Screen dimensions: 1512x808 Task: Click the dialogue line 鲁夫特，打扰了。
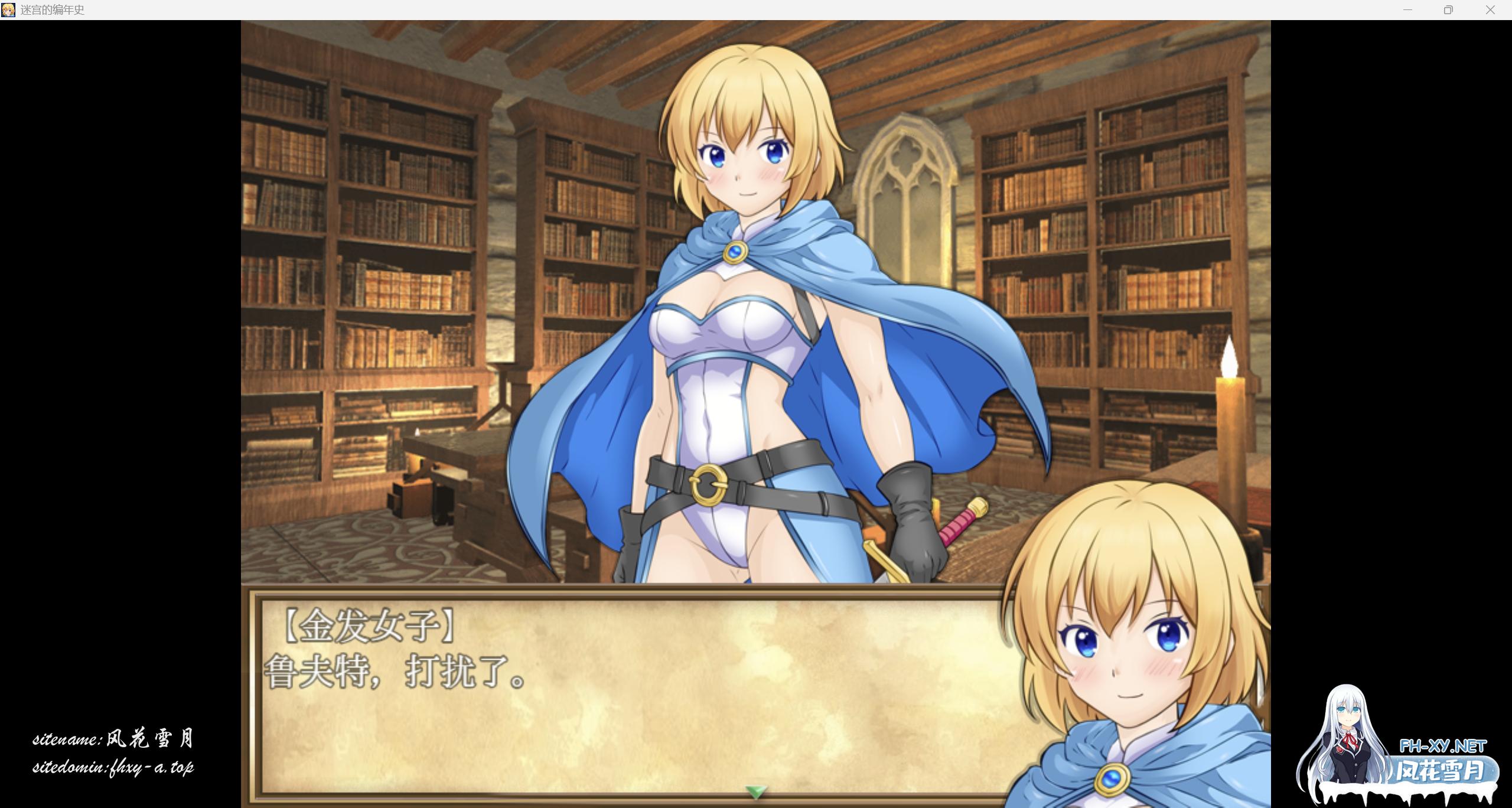(x=396, y=673)
